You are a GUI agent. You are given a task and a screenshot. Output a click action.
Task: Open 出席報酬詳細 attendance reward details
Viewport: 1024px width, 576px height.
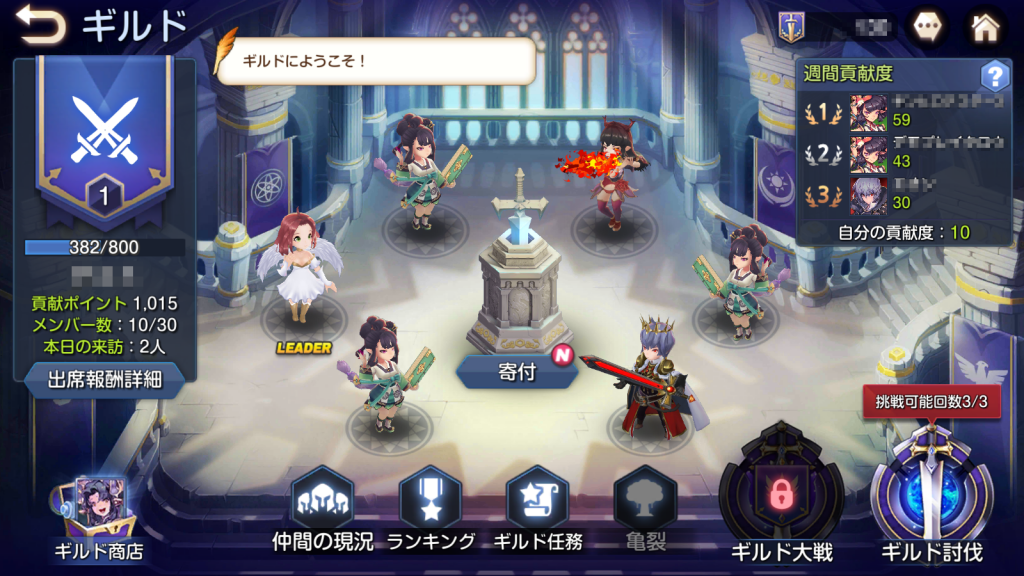(104, 379)
